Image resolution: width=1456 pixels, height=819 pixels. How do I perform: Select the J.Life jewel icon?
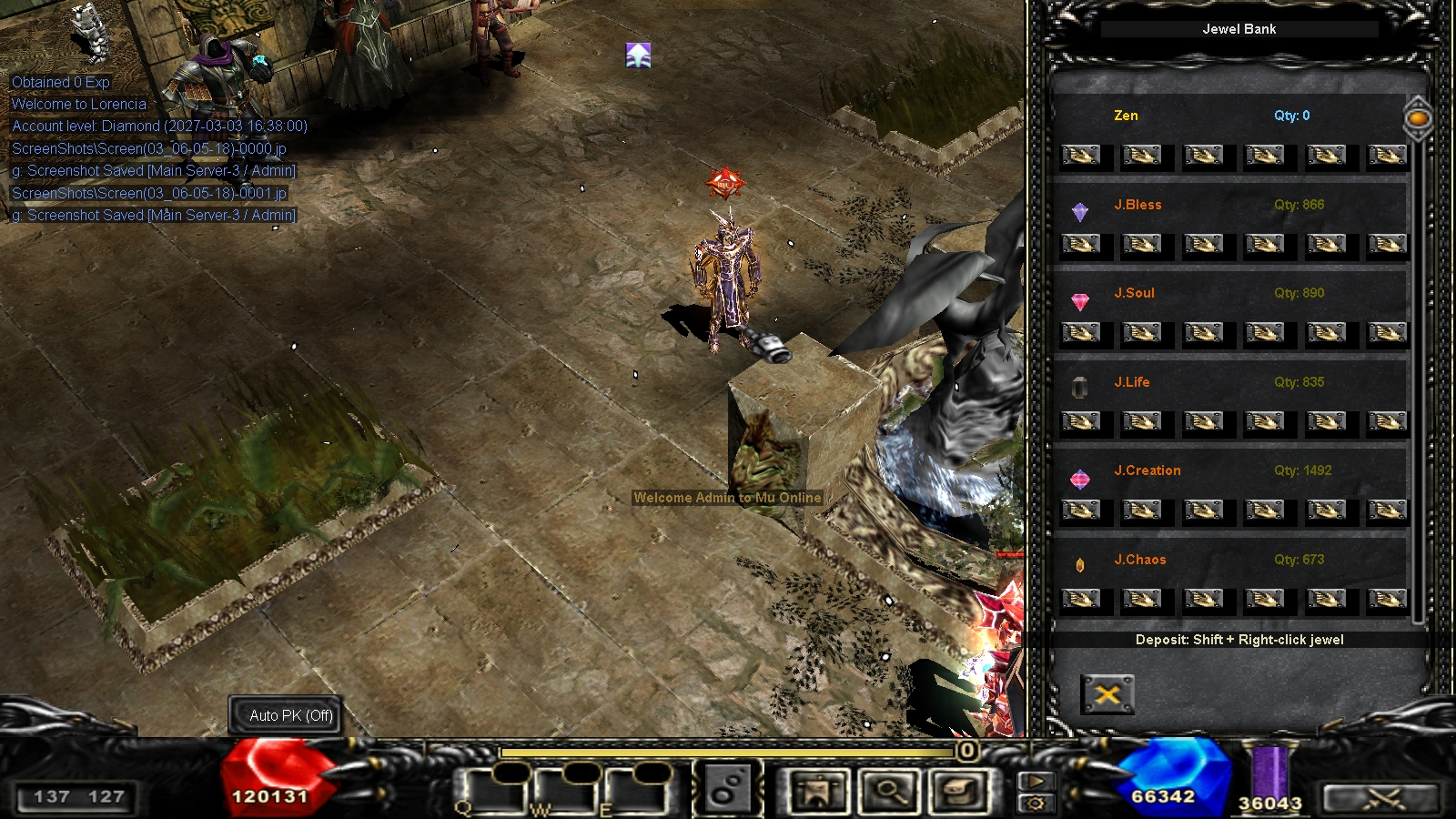(x=1080, y=389)
